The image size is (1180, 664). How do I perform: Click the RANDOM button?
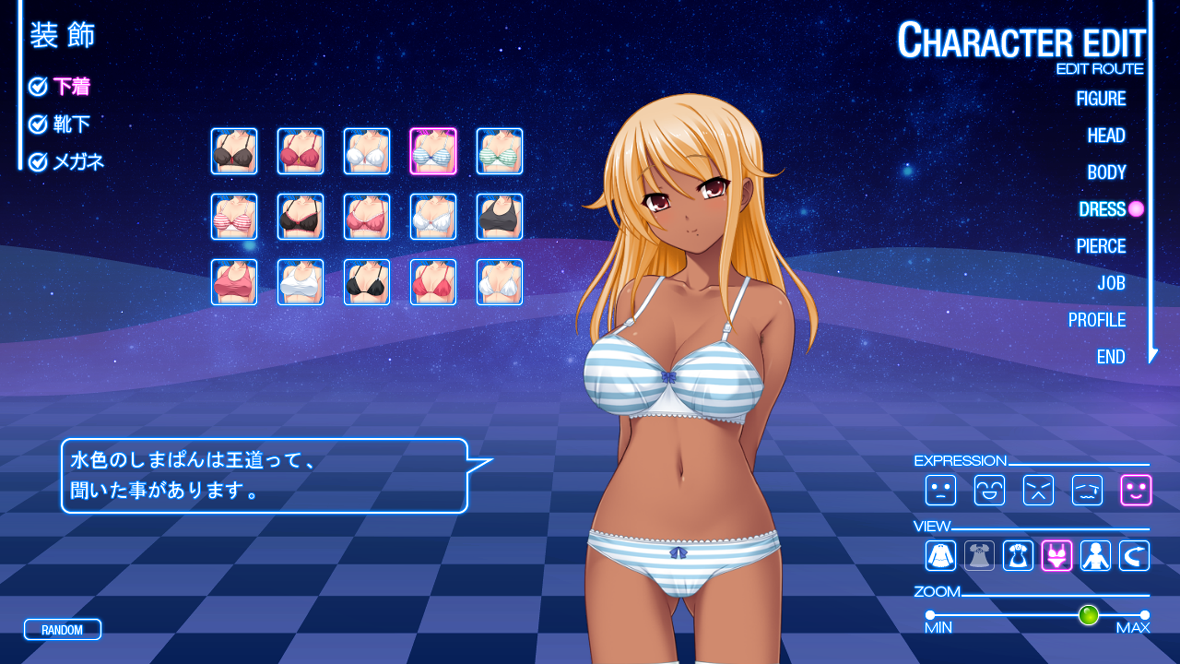pyautogui.click(x=63, y=630)
